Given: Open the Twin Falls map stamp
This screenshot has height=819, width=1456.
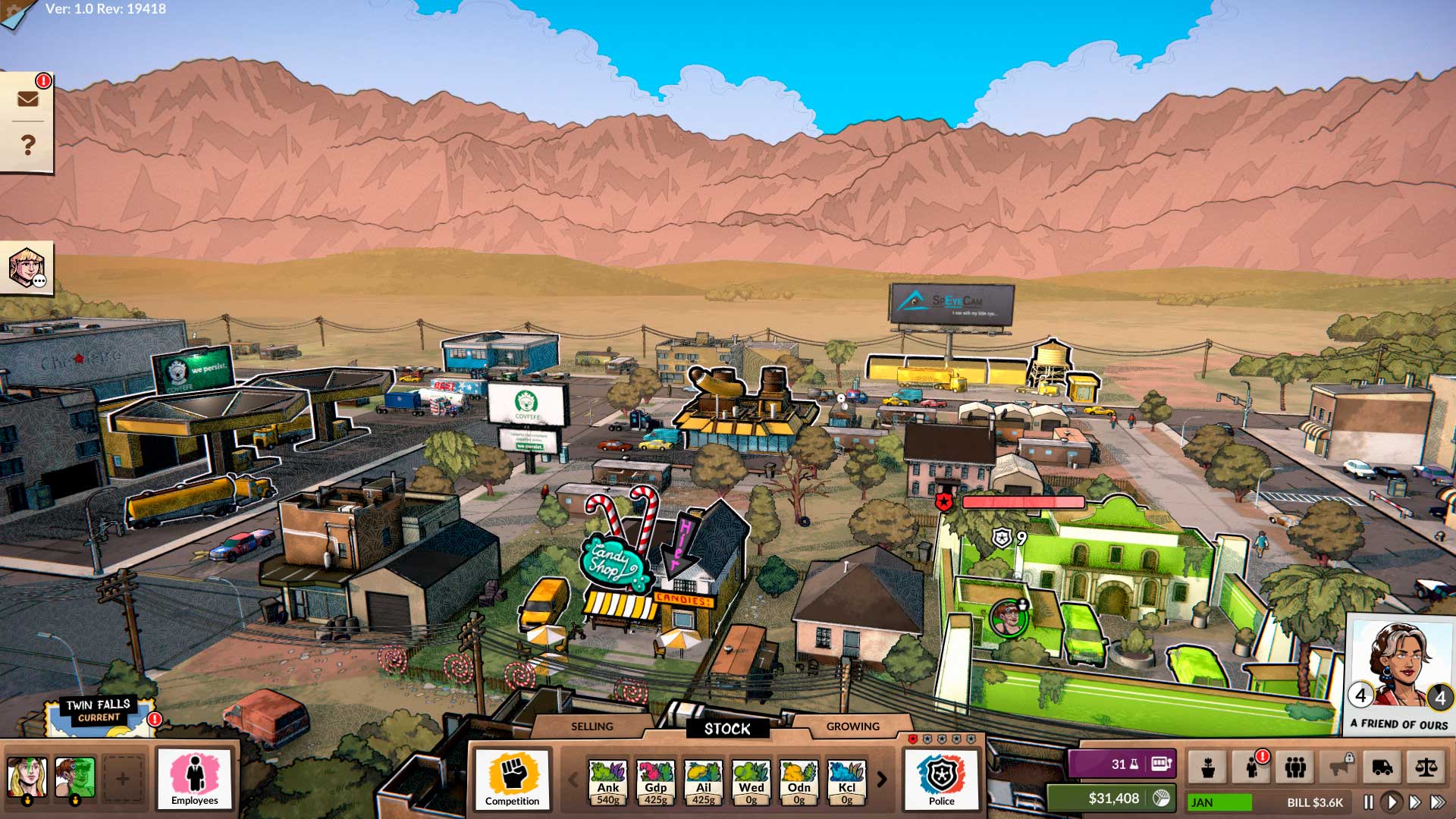Looking at the screenshot, I should (99, 715).
